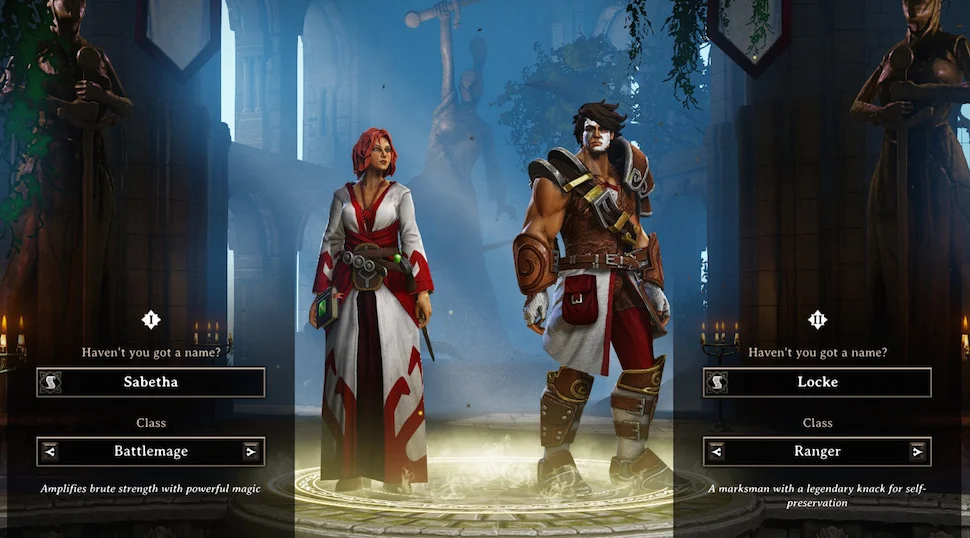Click the scroll icon beside Locke's name
The height and width of the screenshot is (538, 970).
pos(716,382)
